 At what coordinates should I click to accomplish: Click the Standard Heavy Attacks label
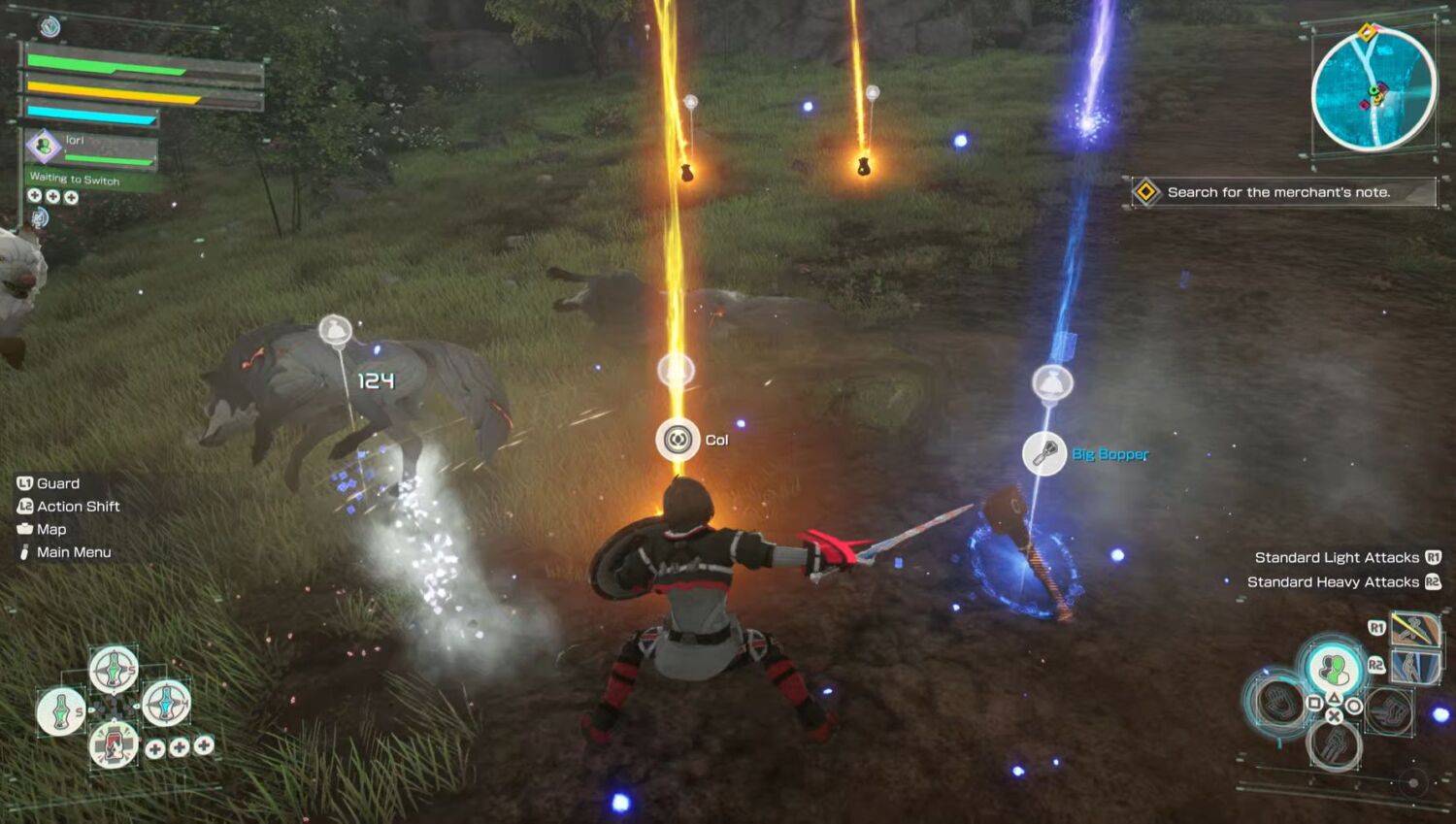point(1333,582)
